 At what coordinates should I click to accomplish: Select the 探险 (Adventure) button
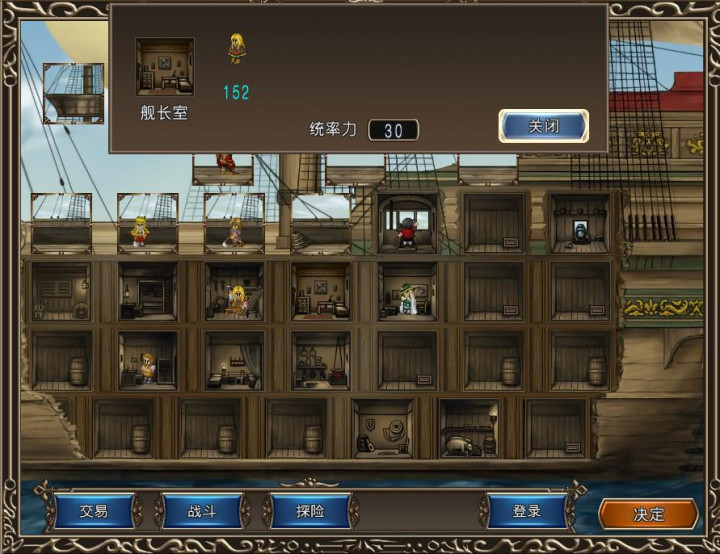[310, 512]
